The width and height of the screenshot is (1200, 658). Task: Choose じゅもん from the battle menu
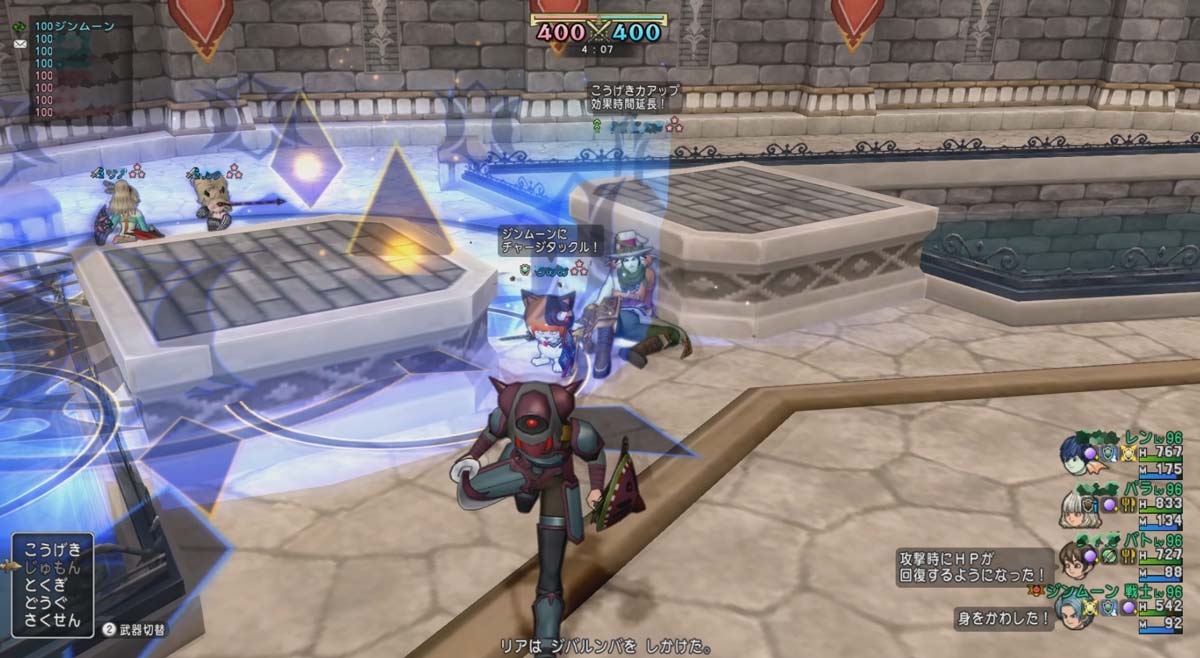click(x=54, y=566)
